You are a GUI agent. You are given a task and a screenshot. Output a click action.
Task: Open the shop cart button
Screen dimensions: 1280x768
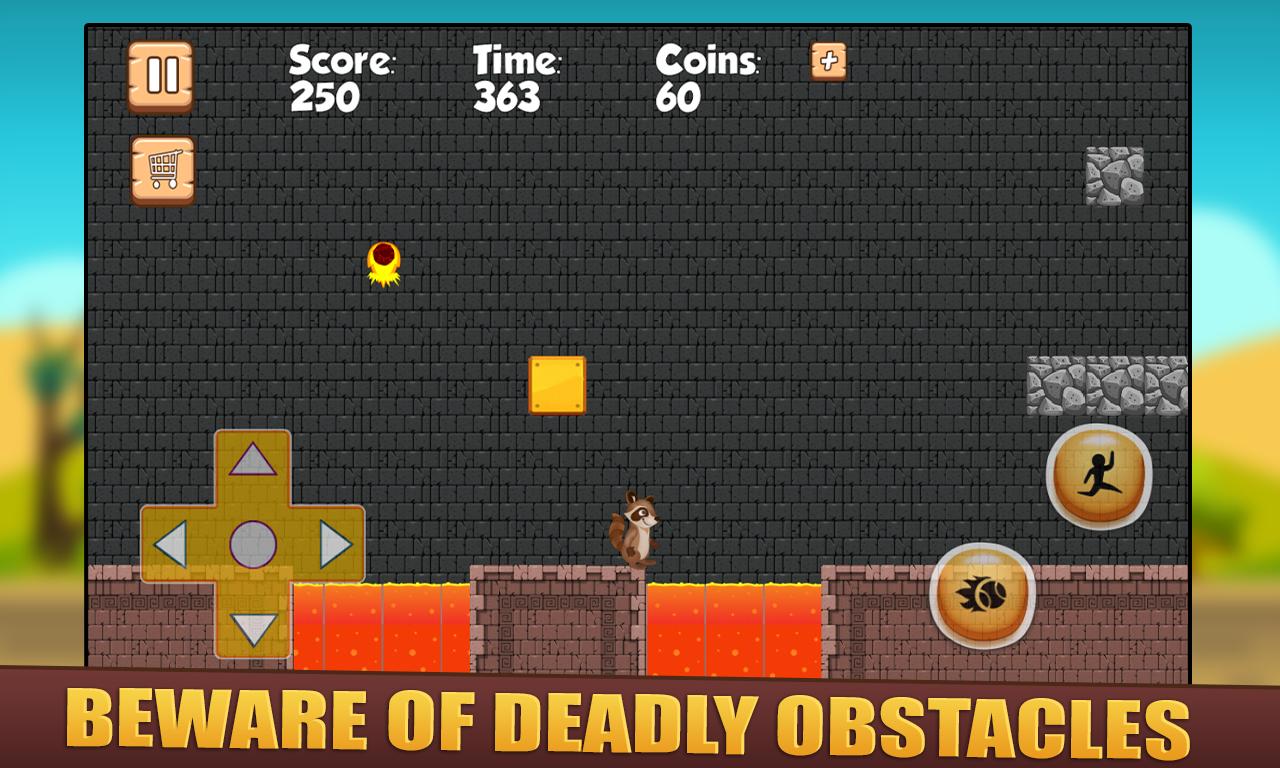[163, 170]
